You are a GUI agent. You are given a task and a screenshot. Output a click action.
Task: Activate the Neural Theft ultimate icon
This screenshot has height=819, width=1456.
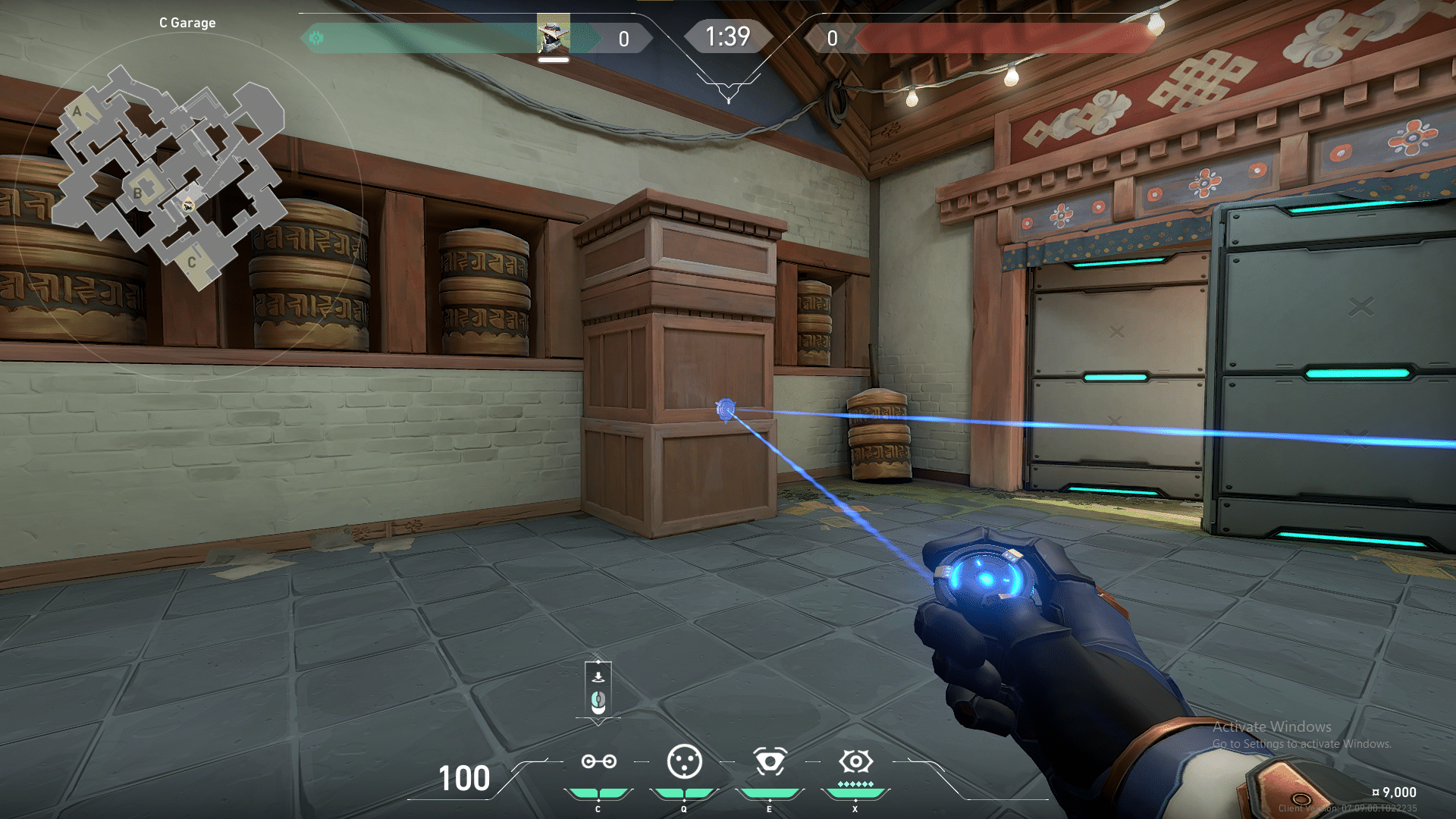pyautogui.click(x=855, y=761)
